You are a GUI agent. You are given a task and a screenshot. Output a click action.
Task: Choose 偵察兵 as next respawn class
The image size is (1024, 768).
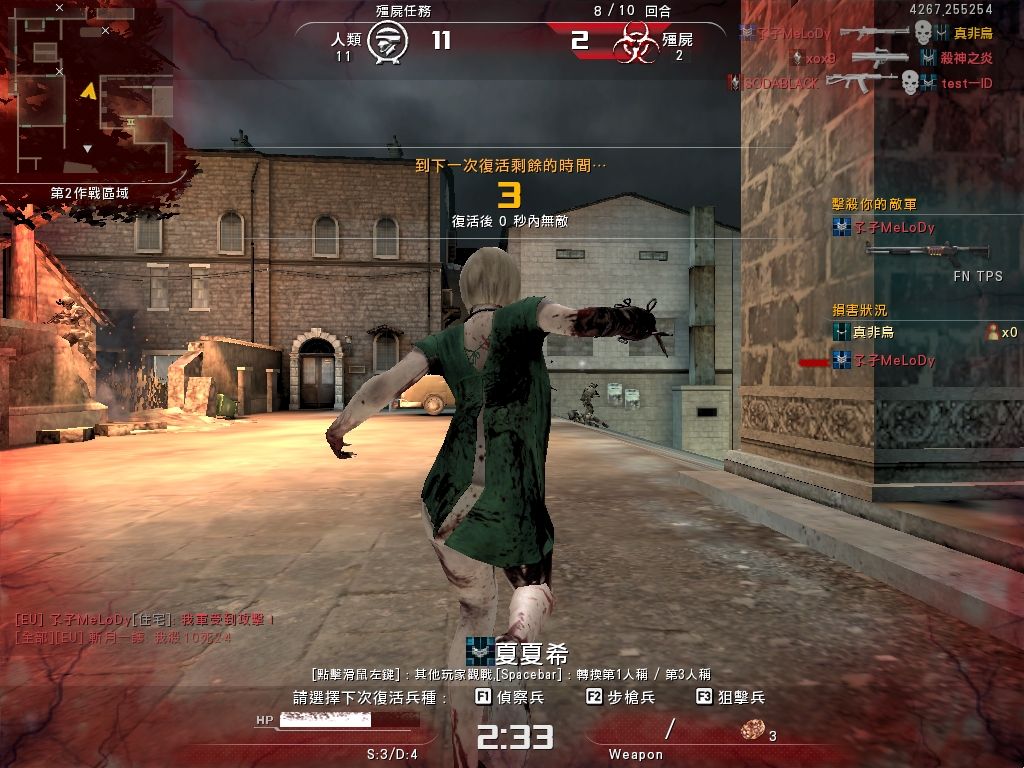pos(509,697)
